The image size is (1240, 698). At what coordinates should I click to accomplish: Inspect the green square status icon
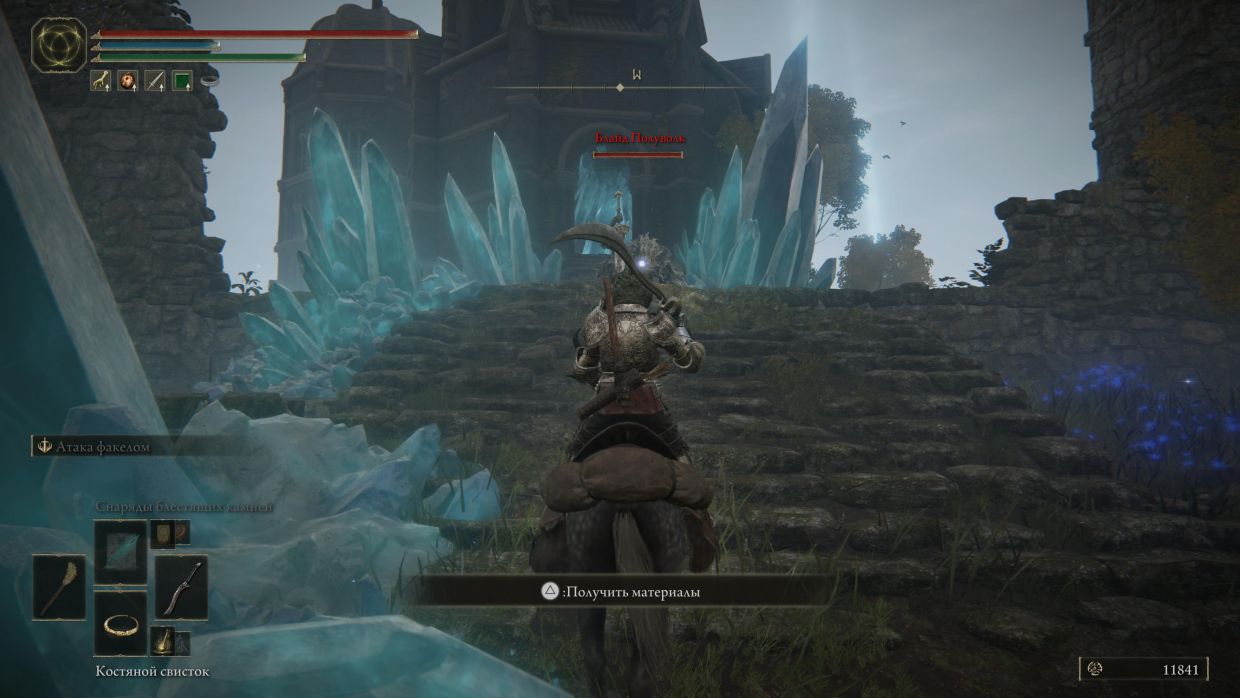coord(181,81)
